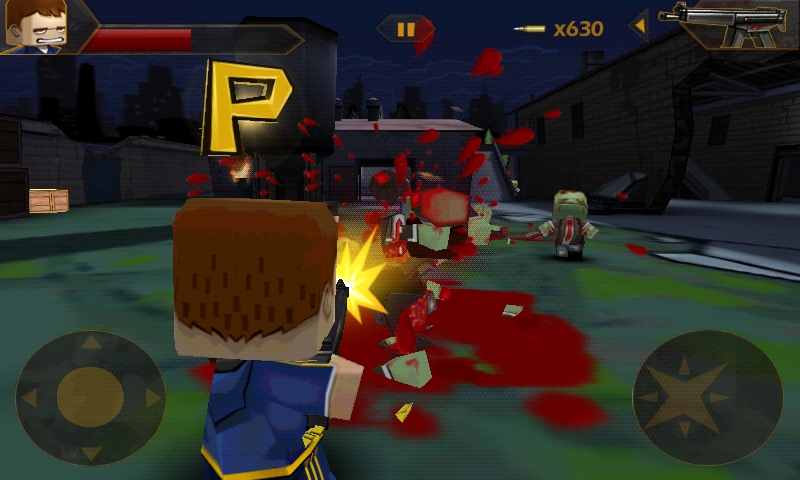
Task: Pause the game with the pause button
Action: [405, 29]
